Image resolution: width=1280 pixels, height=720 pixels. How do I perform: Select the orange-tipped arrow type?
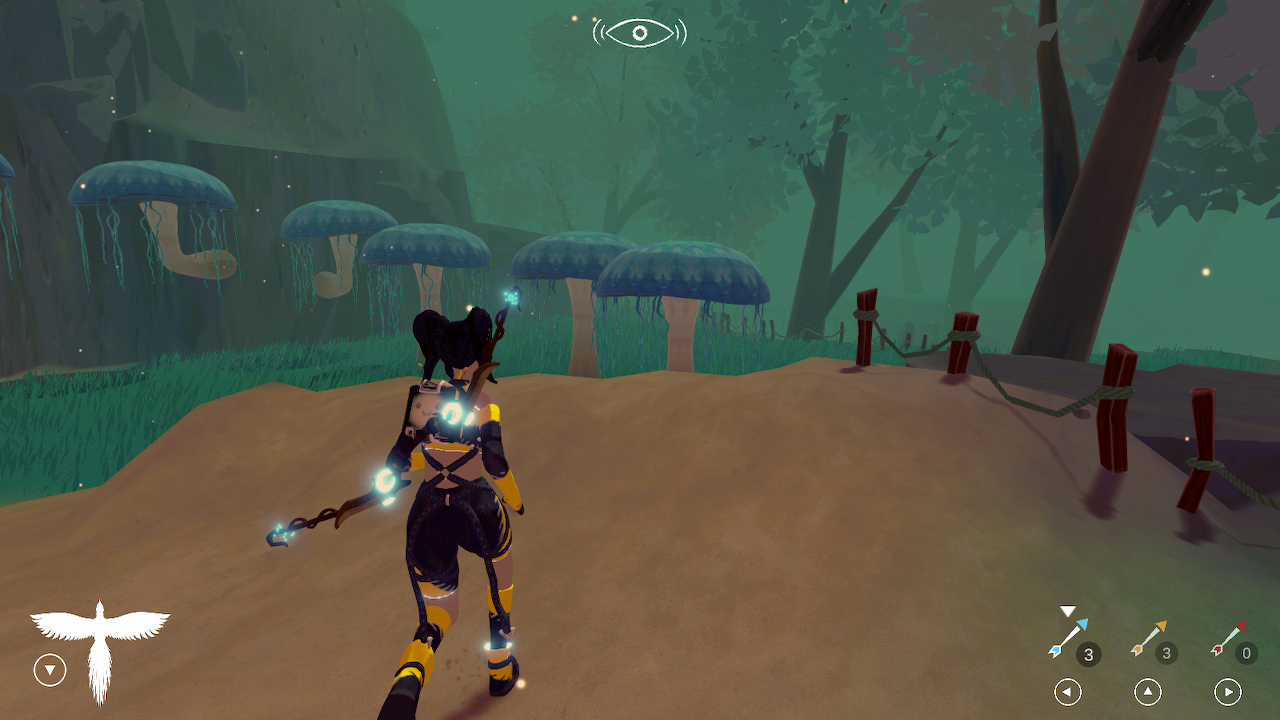pos(1150,637)
